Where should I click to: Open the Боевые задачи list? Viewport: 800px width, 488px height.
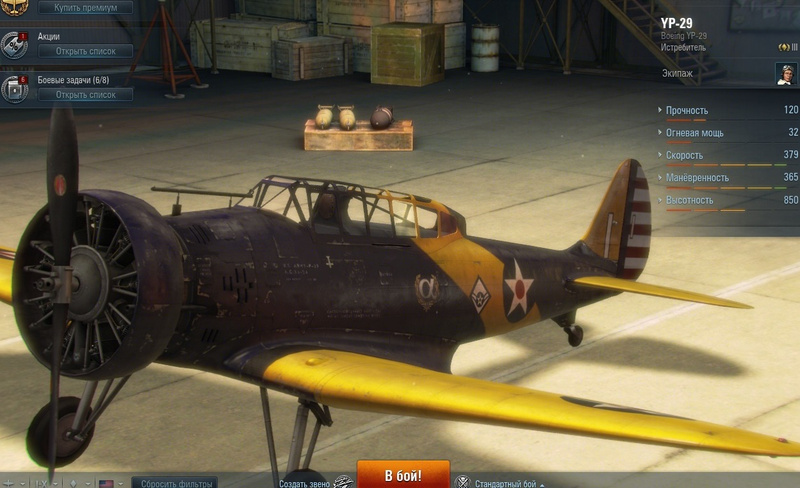click(85, 95)
